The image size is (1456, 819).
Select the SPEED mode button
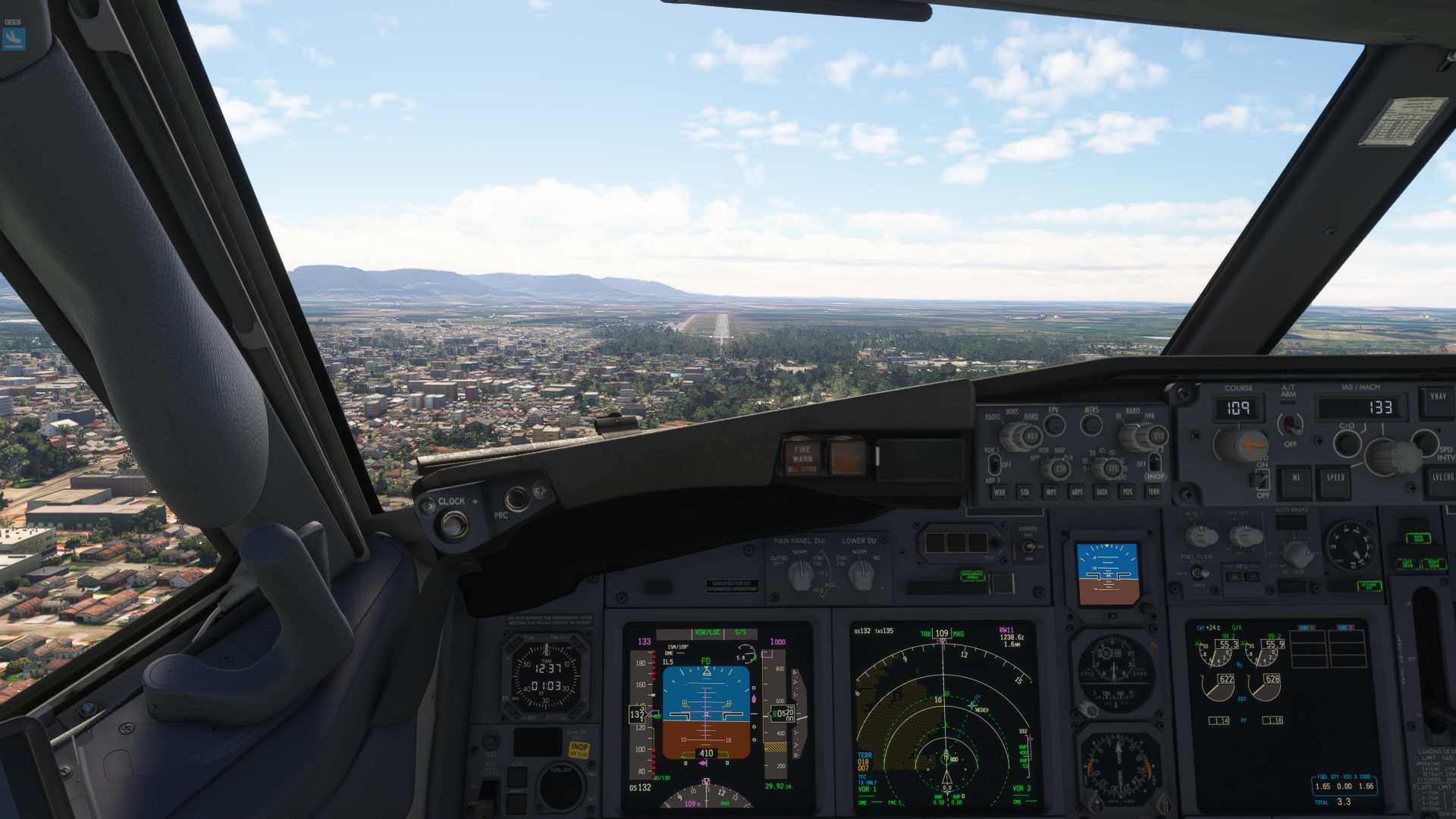(1335, 480)
